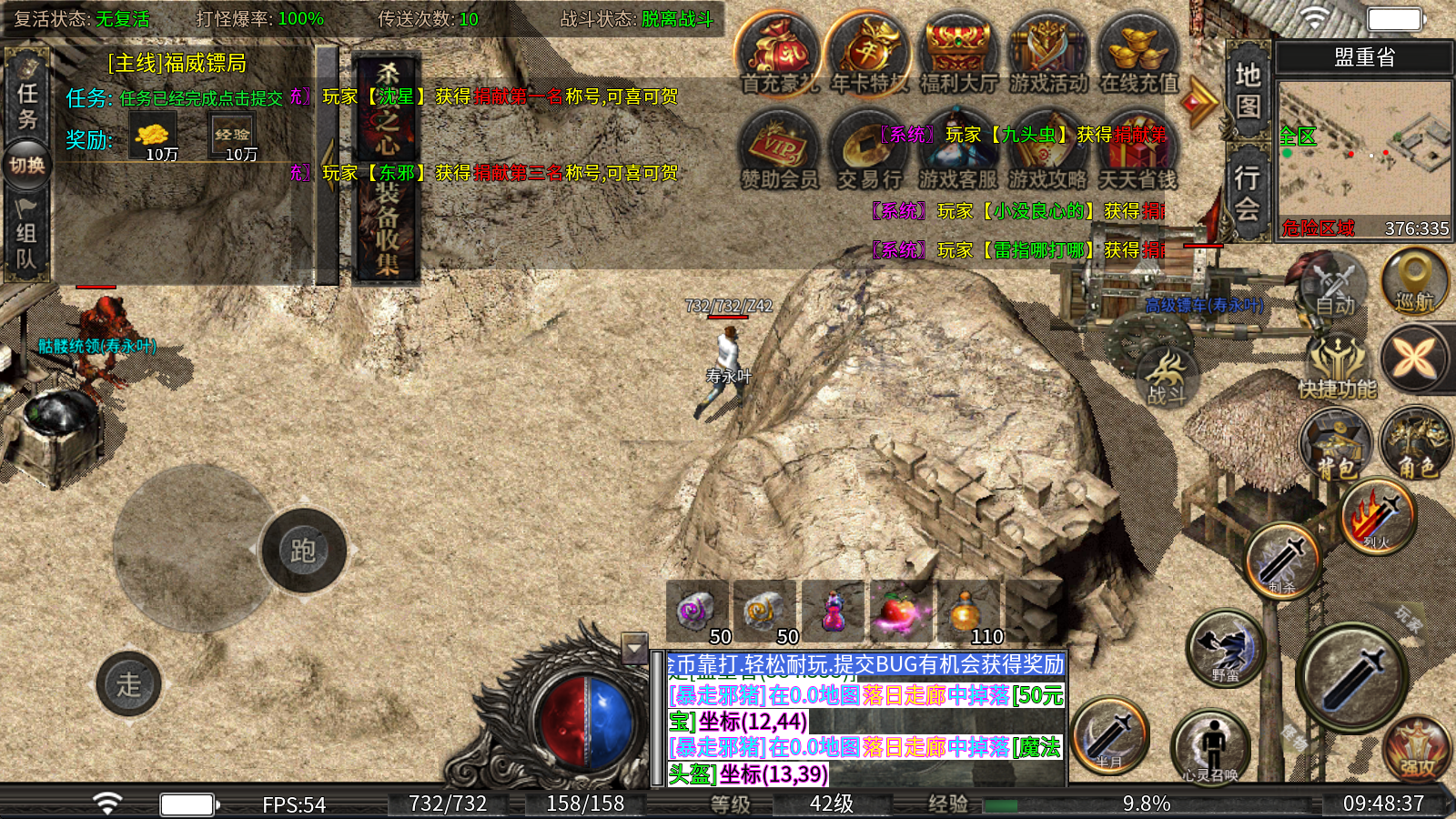Open the 福利大厅 welfare hall
Image resolution: width=1456 pixels, height=819 pixels.
pos(958,55)
